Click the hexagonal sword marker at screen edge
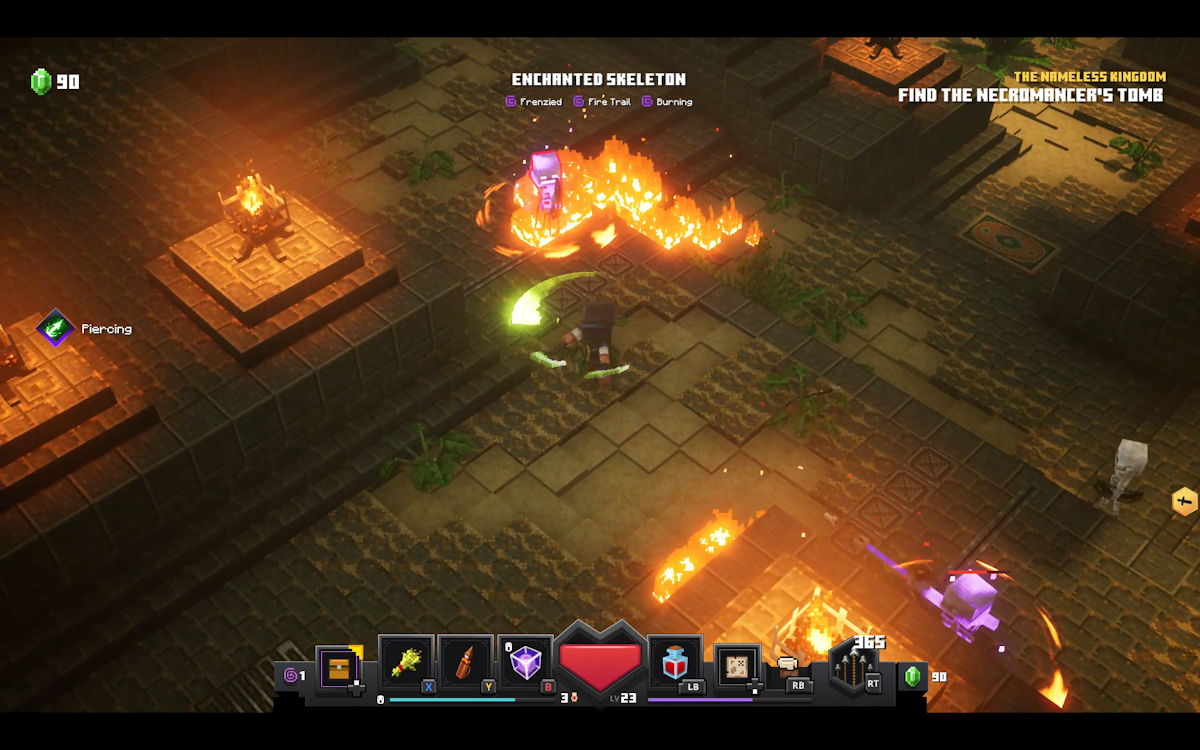The height and width of the screenshot is (750, 1200). point(1184,501)
